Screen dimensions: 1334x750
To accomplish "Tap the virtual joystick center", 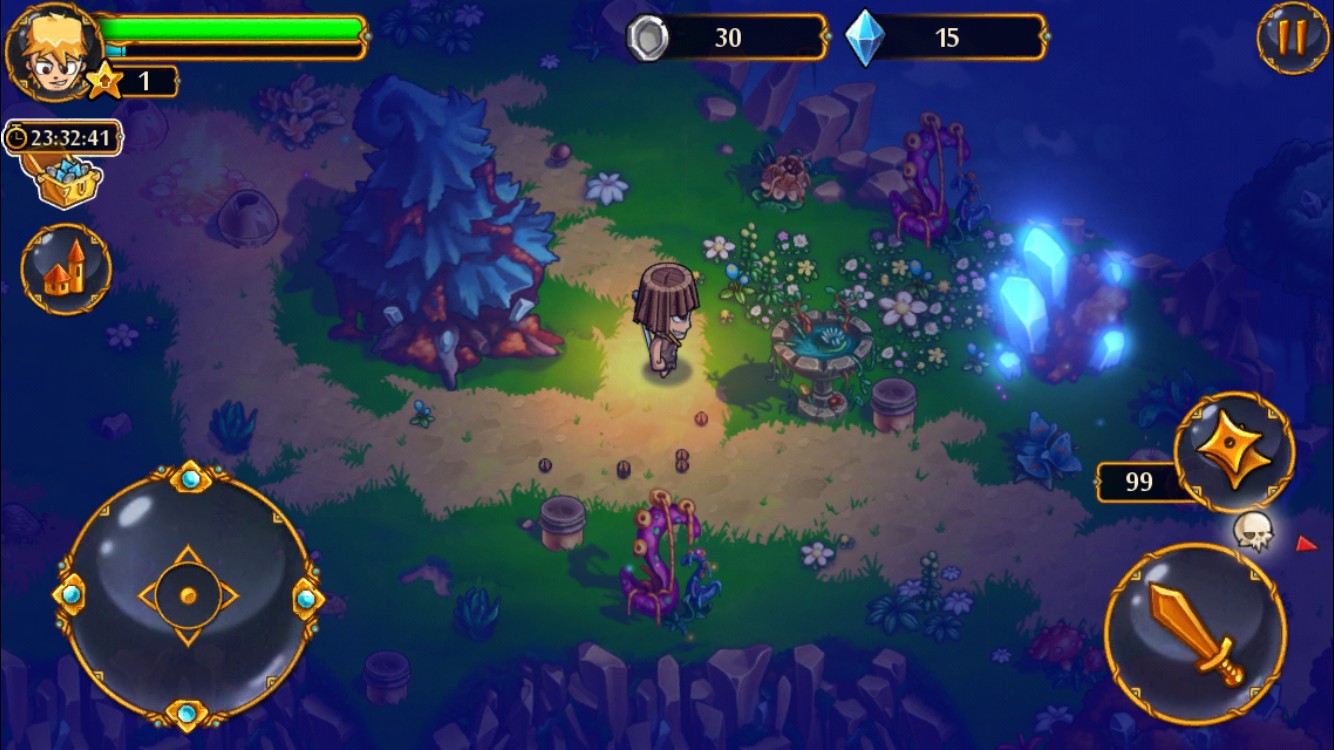I will coord(188,596).
